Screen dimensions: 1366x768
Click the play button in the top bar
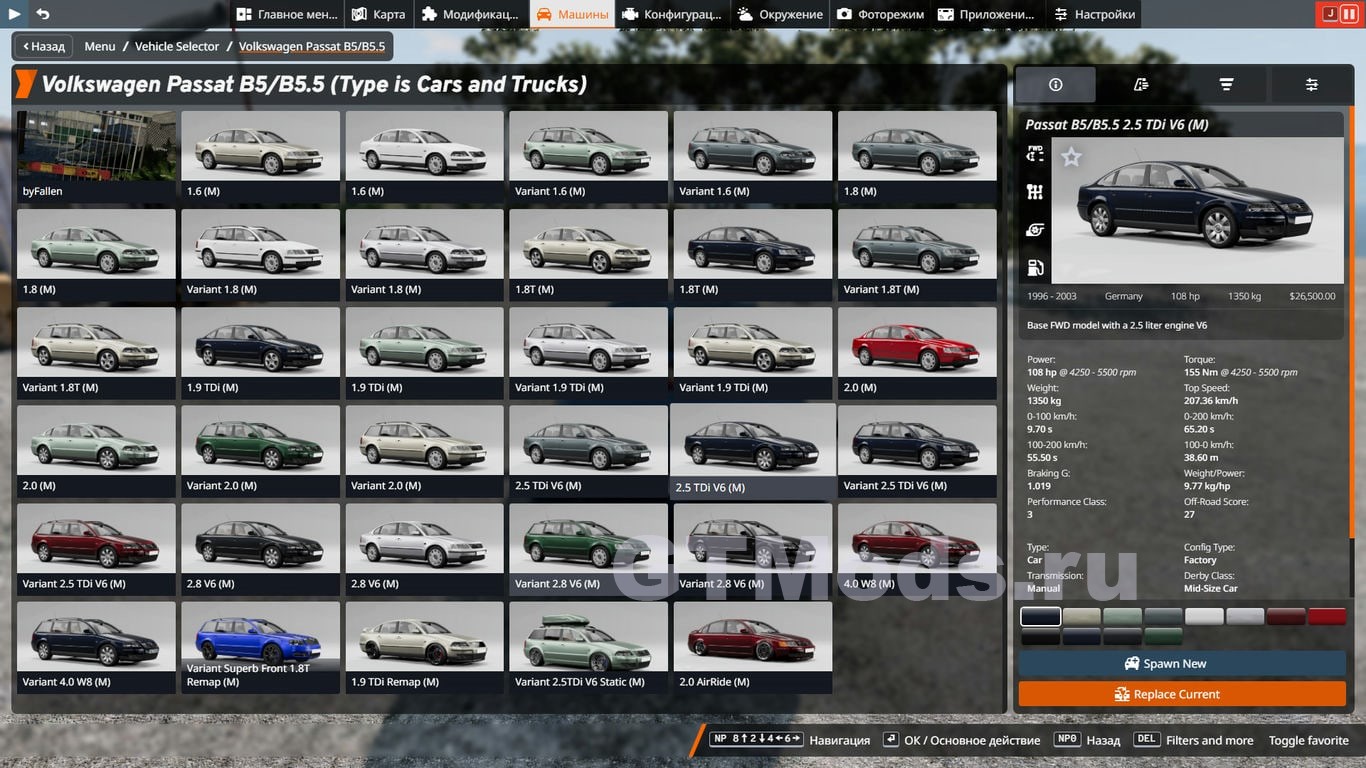tap(14, 14)
